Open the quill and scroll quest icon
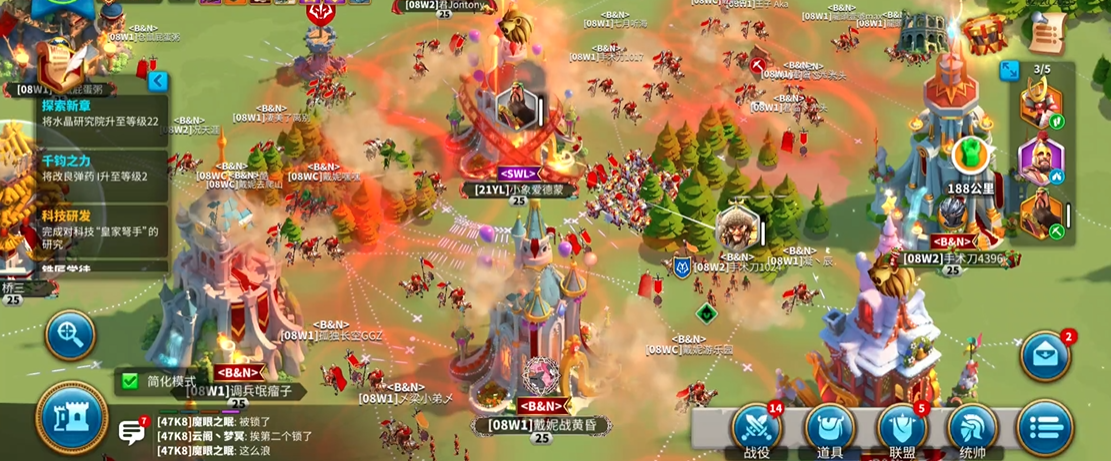 [x=62, y=63]
